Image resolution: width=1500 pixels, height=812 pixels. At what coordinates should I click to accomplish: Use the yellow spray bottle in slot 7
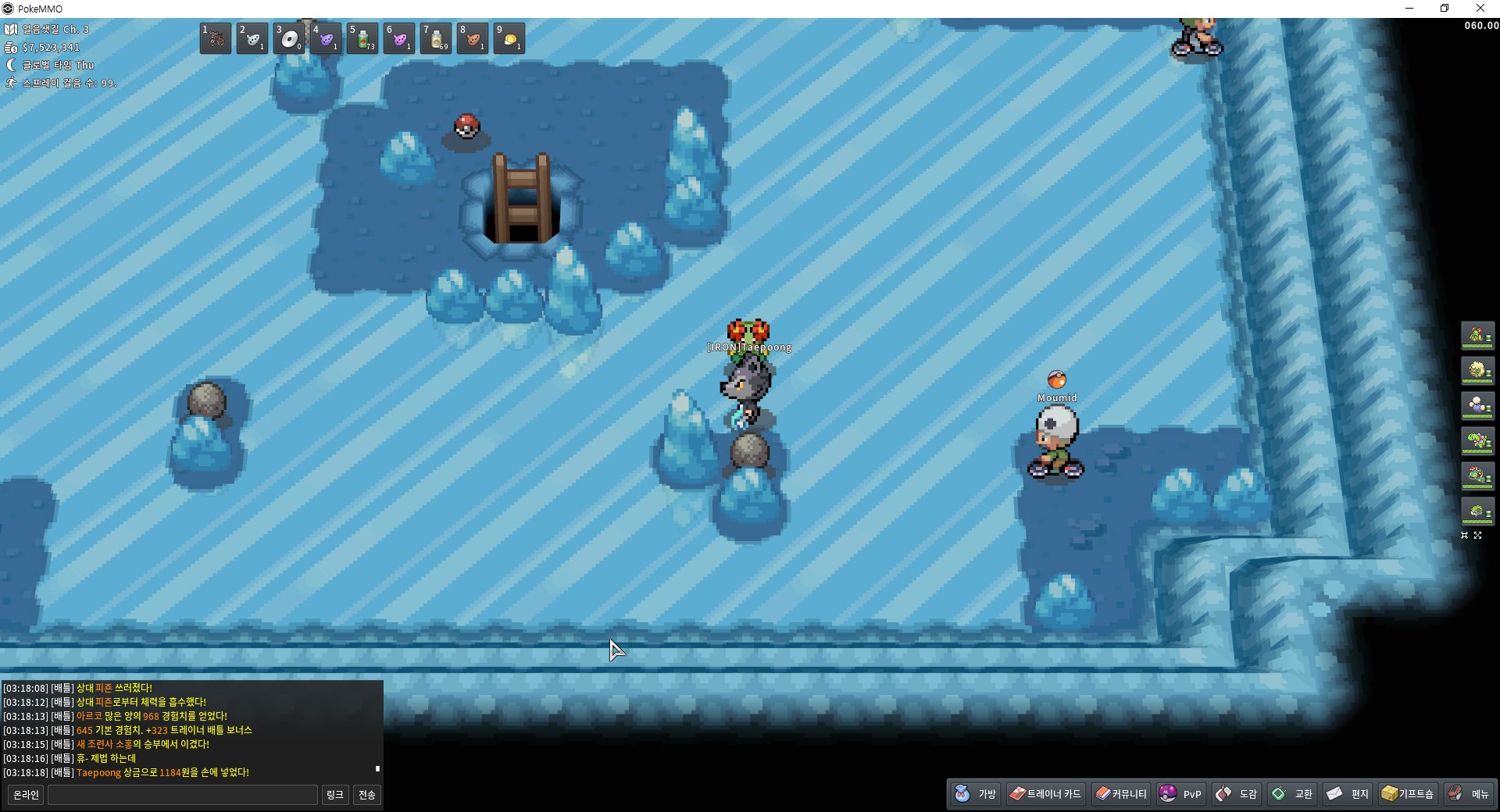tap(436, 38)
